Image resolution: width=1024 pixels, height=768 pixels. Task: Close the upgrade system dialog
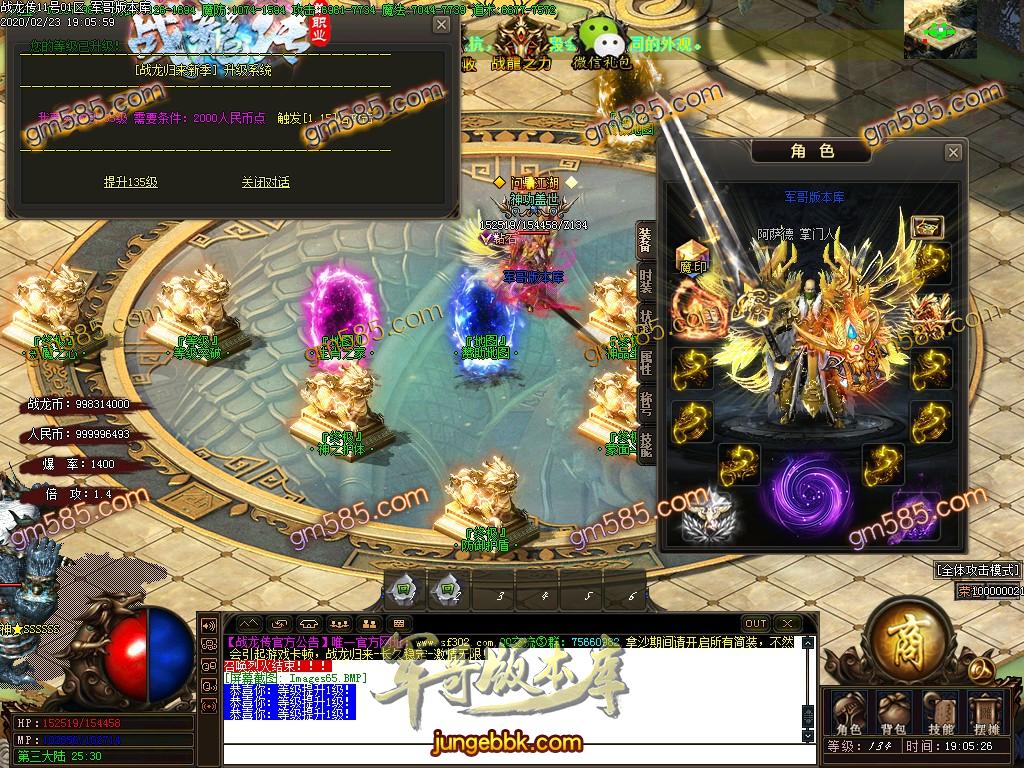[x=441, y=25]
